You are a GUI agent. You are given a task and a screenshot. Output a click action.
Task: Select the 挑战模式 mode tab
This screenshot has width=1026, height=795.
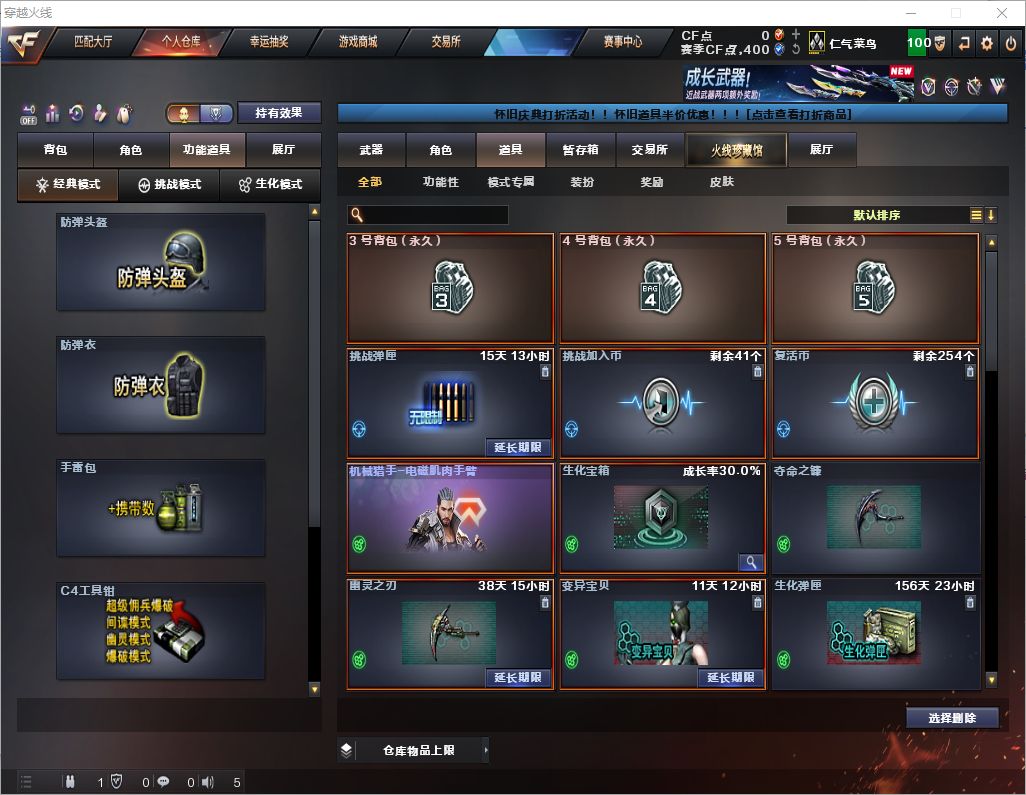tap(169, 185)
